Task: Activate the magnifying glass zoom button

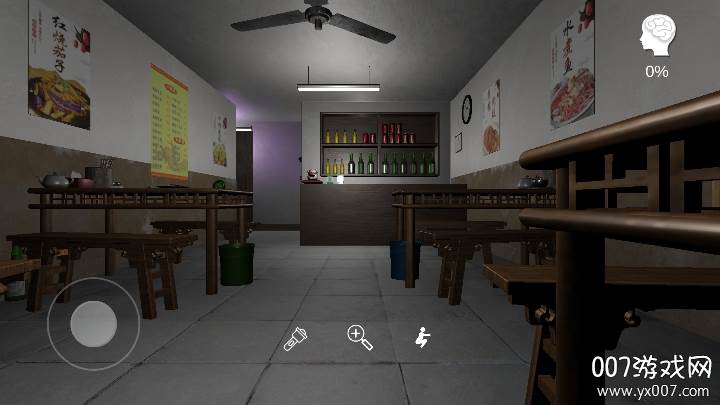Action: tap(359, 338)
